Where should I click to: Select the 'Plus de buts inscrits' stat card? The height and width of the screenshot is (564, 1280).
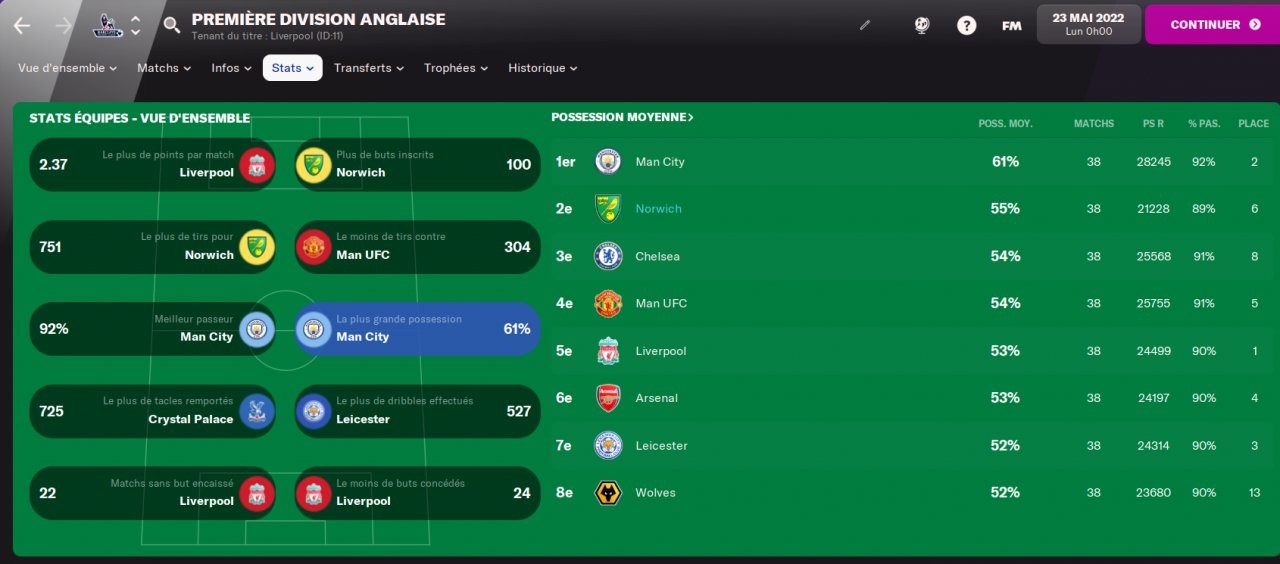[417, 164]
